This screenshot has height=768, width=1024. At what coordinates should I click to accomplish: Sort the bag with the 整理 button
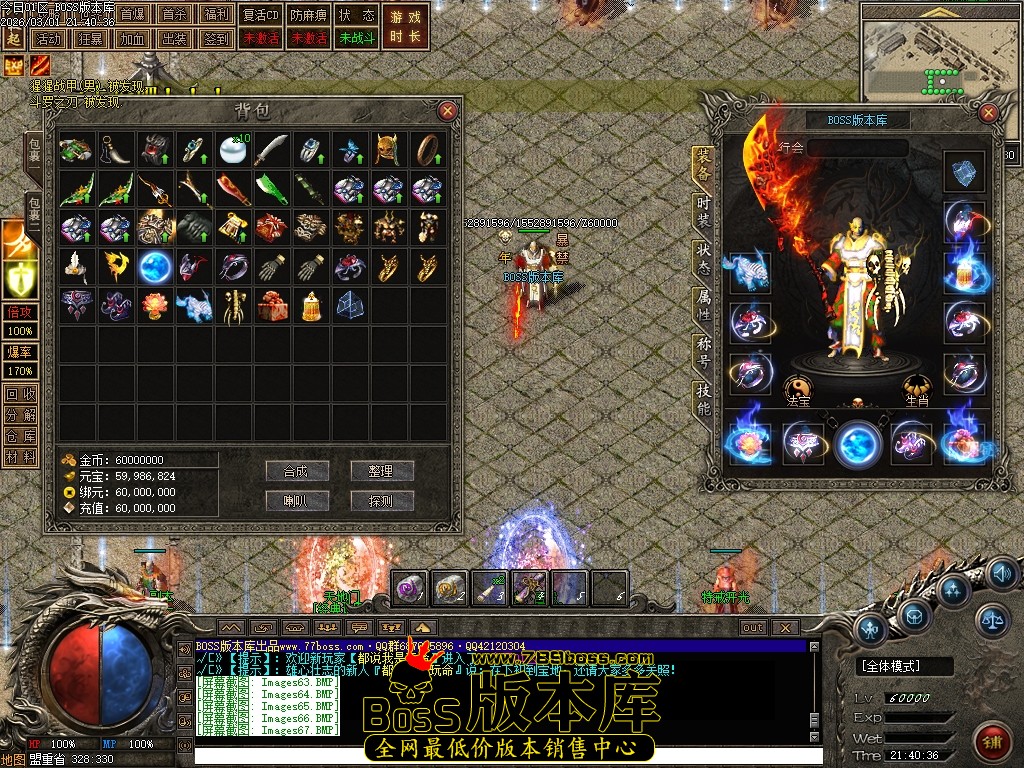(382, 471)
